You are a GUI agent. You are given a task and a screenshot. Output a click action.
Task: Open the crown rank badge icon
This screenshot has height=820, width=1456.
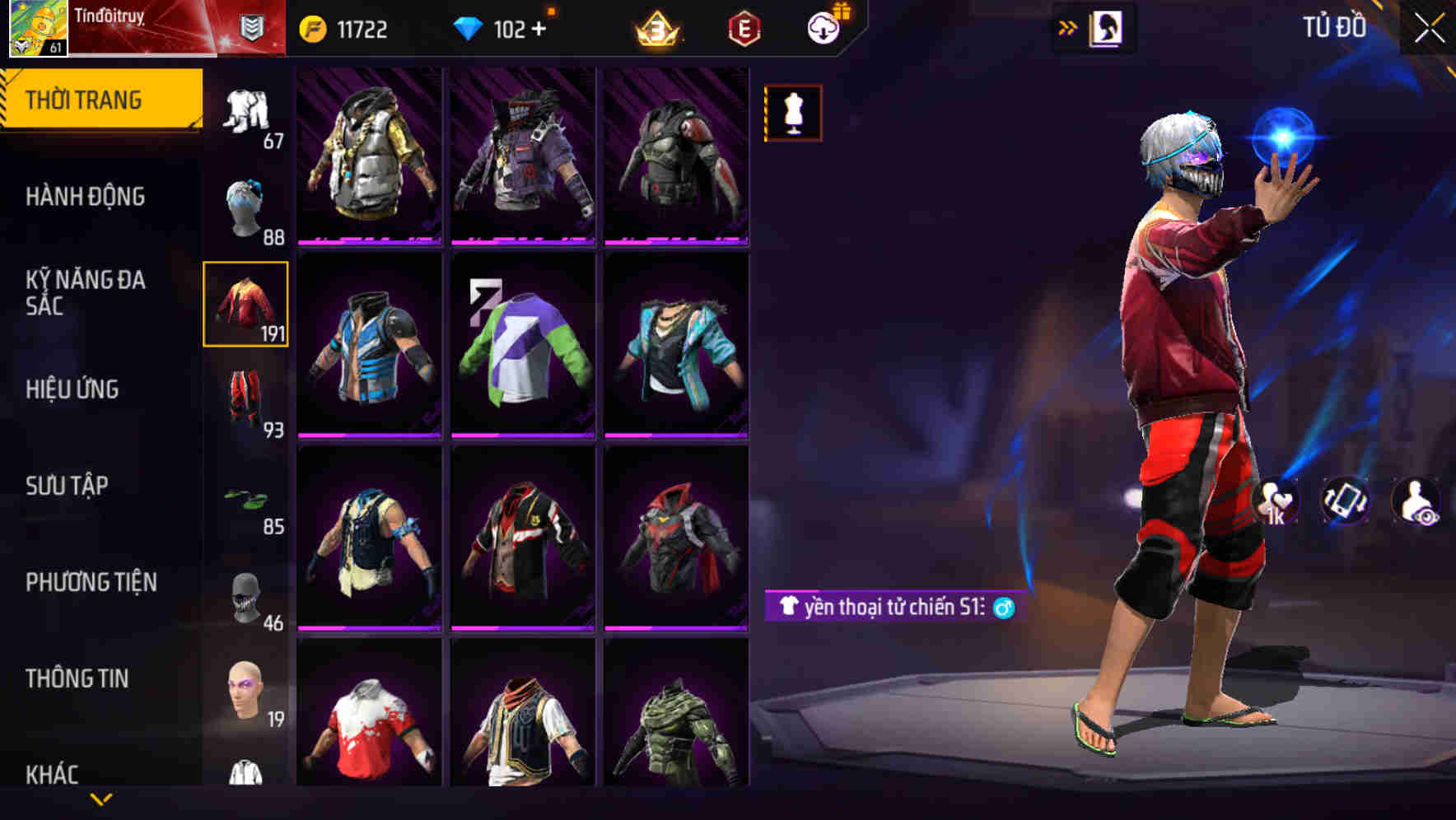pyautogui.click(x=655, y=29)
